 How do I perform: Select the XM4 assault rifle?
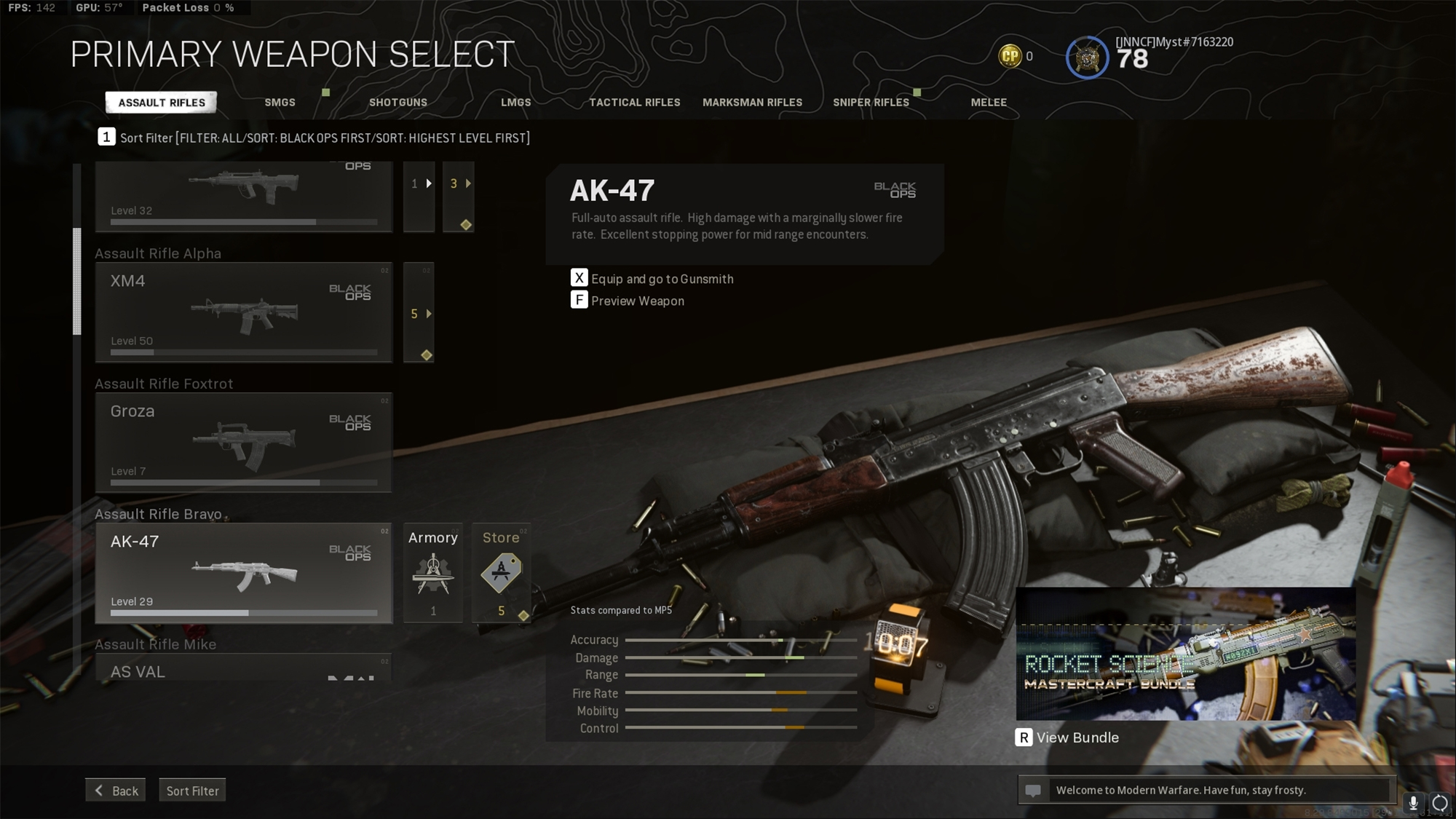click(243, 312)
